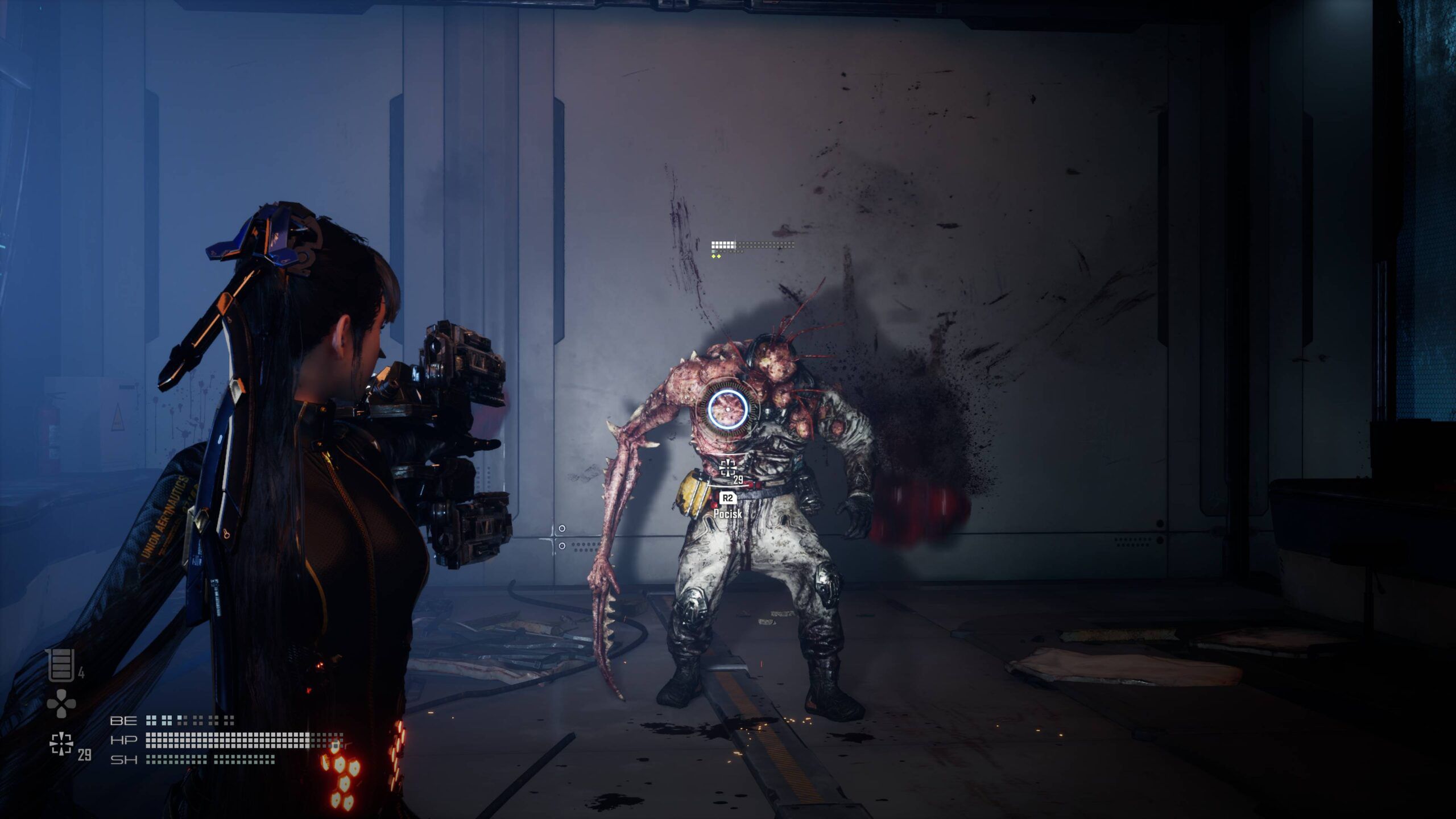
Task: Select the healing potion item icon
Action: pos(61,664)
